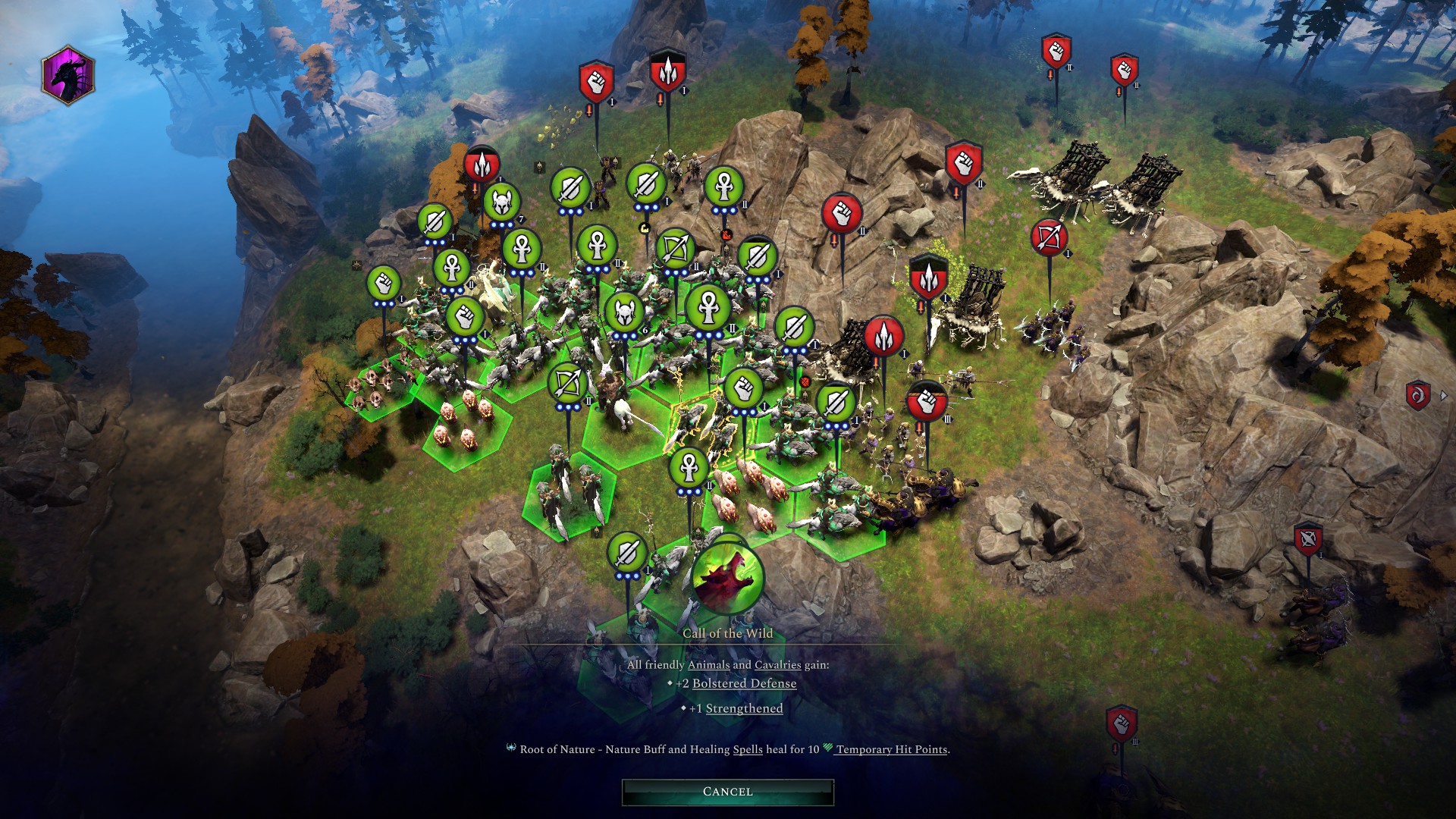Select the green fist defend banner
The image size is (1456, 819).
pos(383,284)
